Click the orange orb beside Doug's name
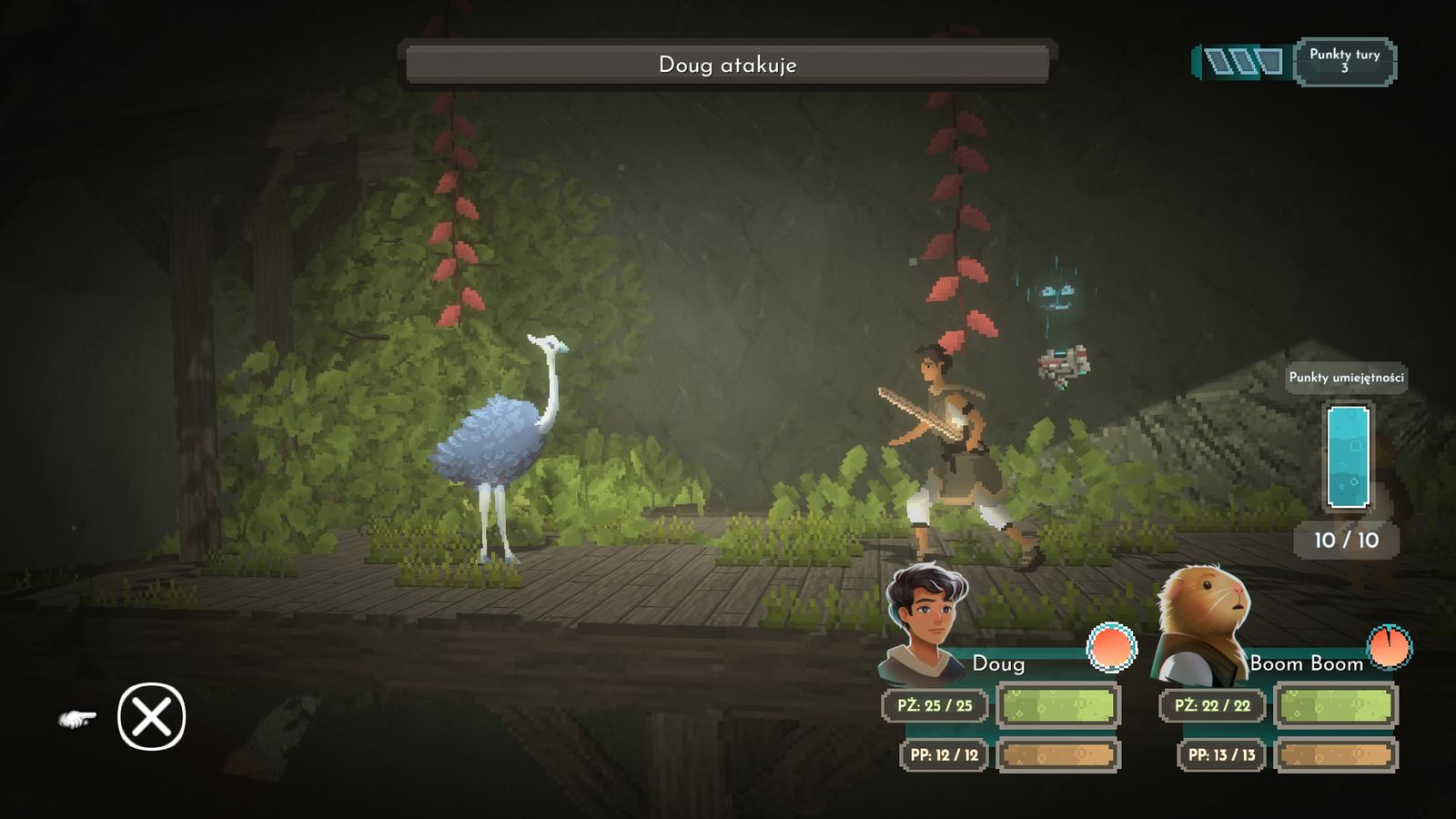The image size is (1456, 819). tap(1111, 647)
